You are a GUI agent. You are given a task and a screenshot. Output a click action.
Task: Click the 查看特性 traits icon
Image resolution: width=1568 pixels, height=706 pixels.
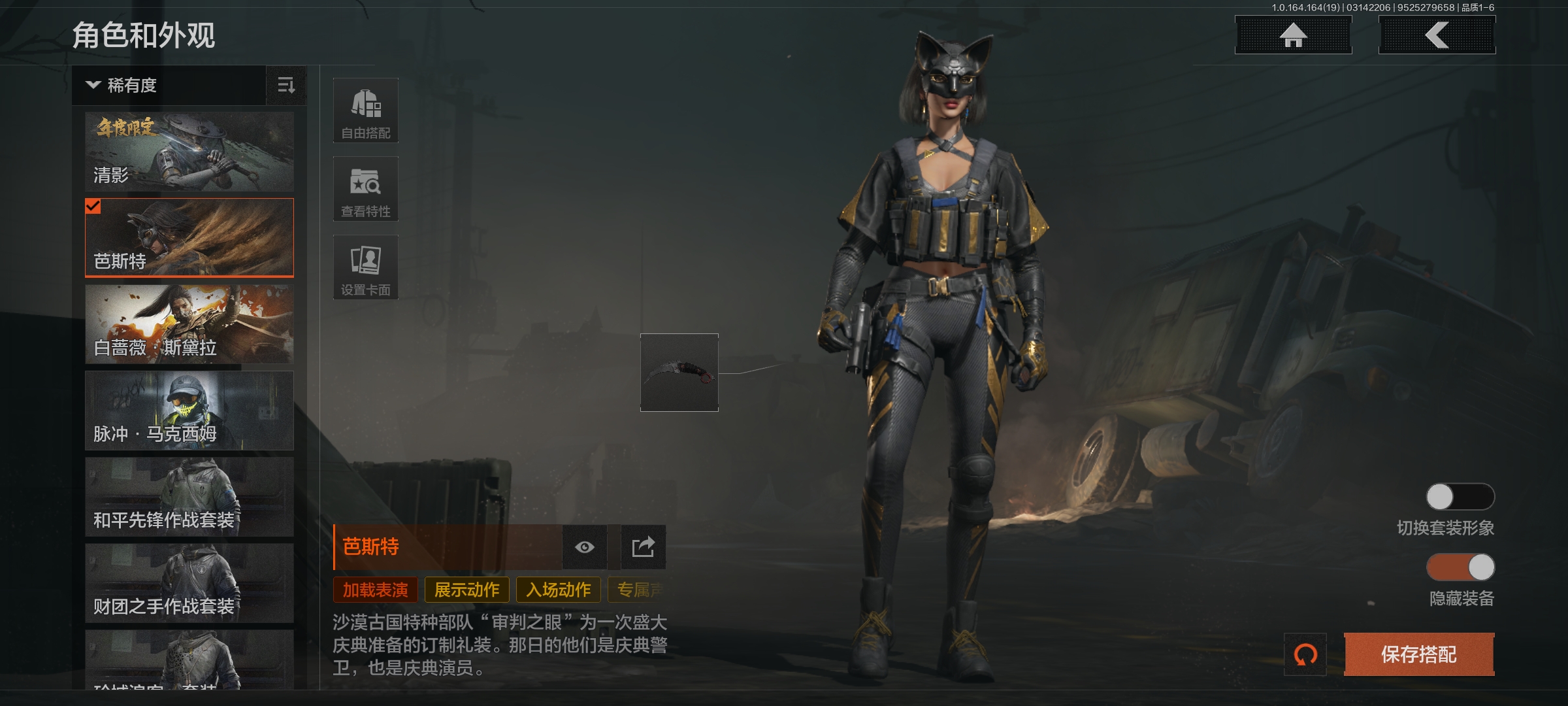pos(365,190)
